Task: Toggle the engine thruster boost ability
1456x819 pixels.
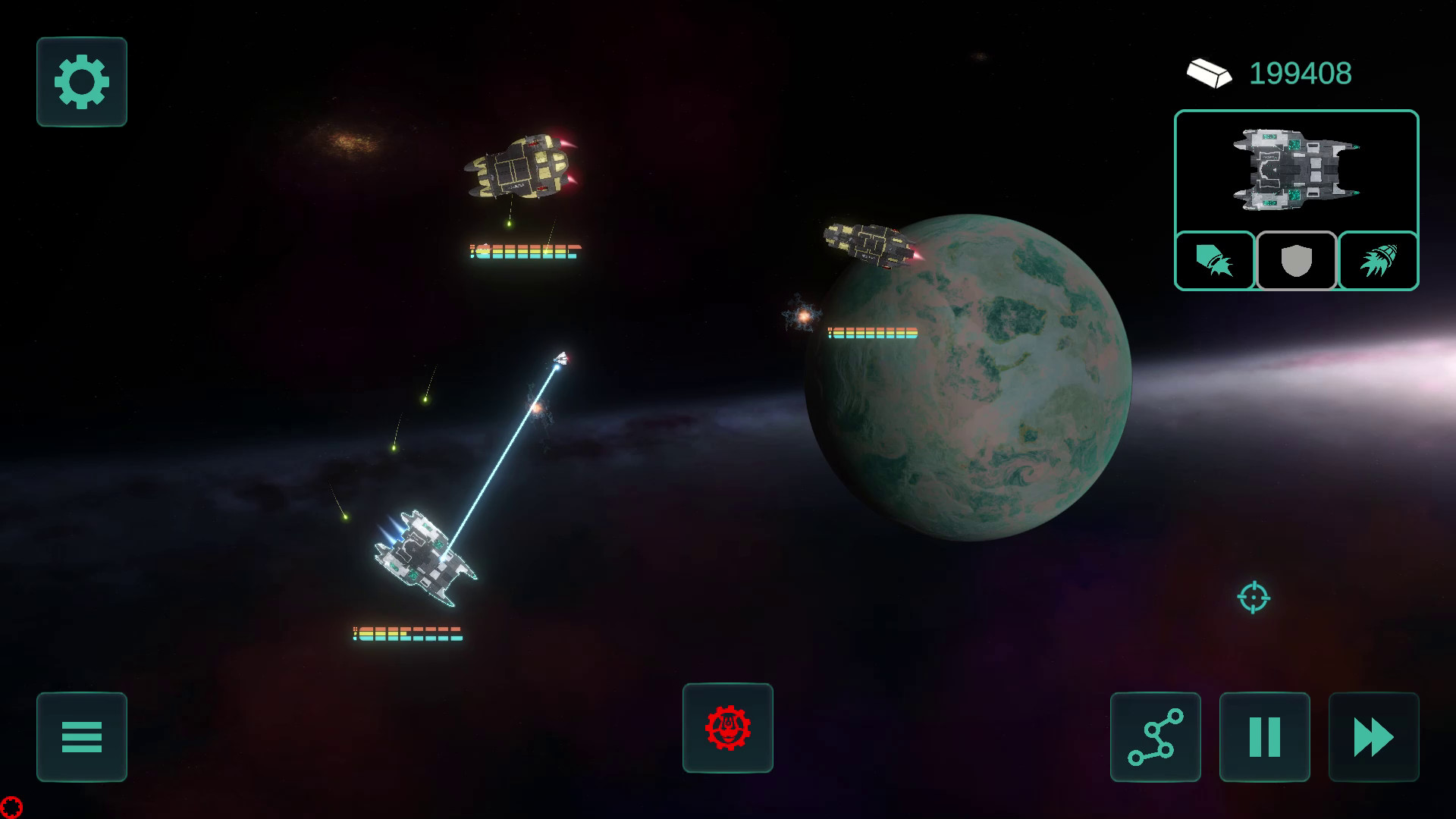Action: tap(1378, 261)
